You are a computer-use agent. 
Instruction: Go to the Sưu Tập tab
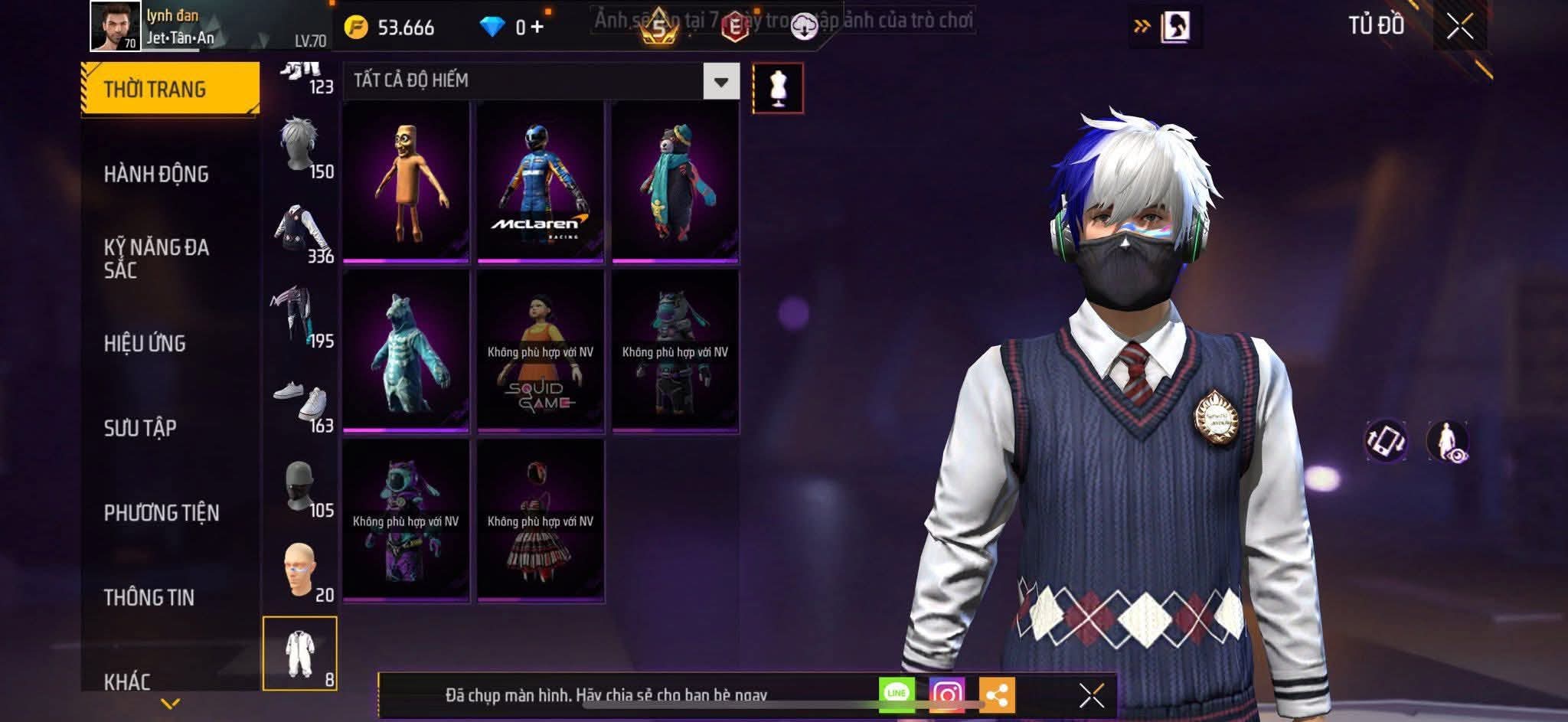coord(140,427)
